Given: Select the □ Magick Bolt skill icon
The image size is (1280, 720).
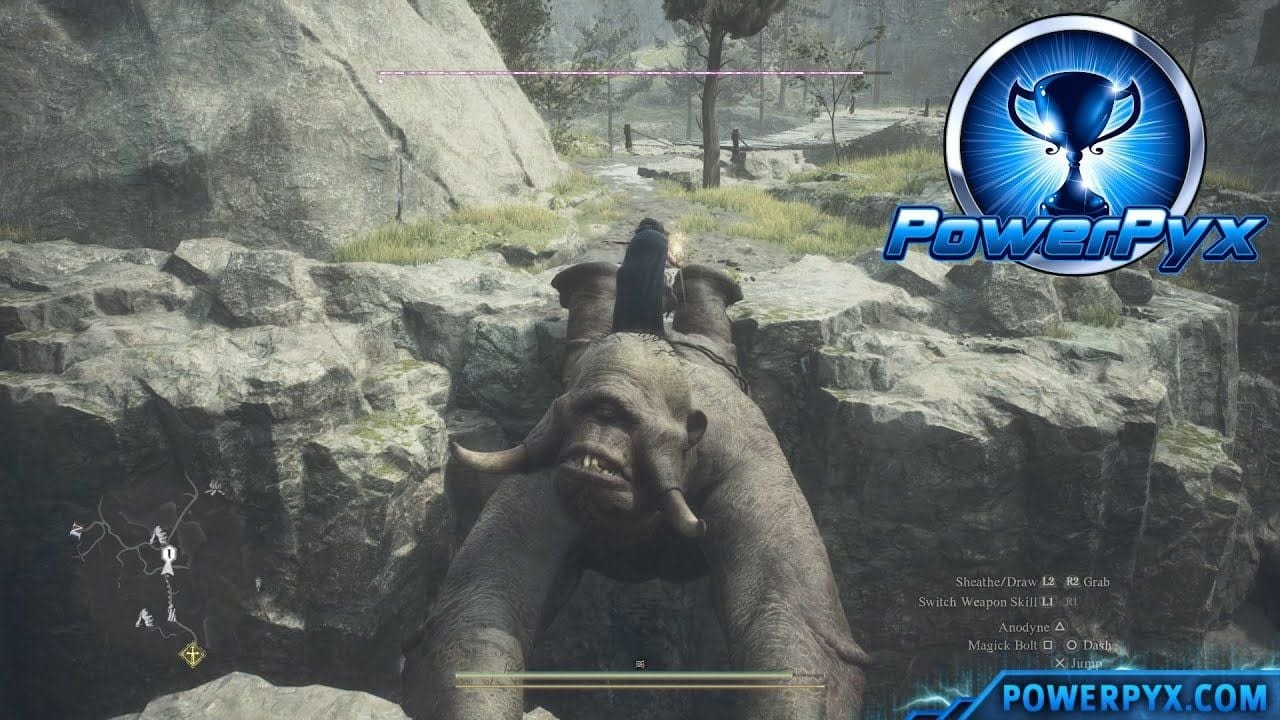Looking at the screenshot, I should point(1047,644).
